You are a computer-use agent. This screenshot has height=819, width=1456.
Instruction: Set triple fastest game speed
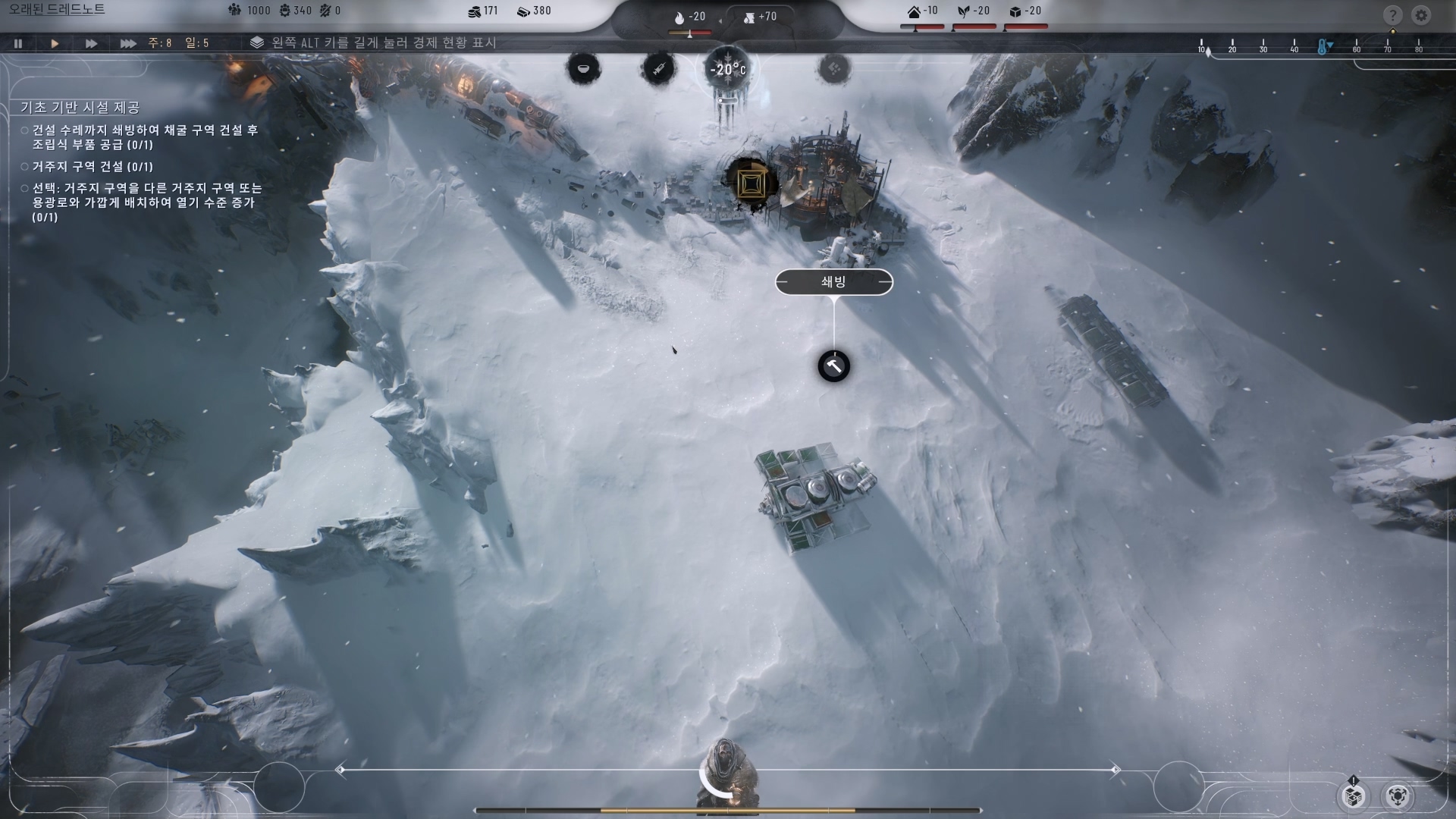click(128, 43)
